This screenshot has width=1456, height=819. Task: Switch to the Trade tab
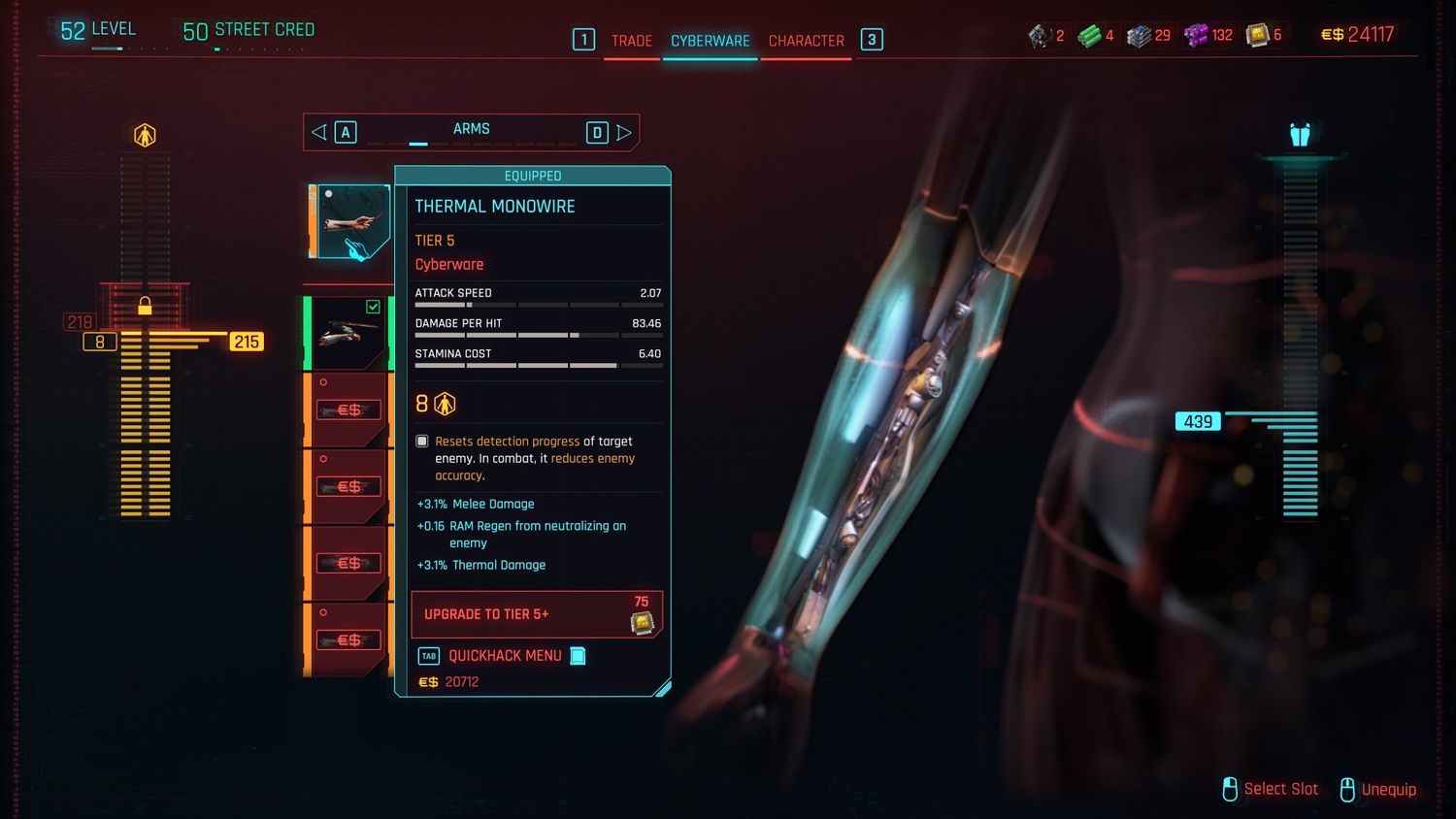point(631,41)
